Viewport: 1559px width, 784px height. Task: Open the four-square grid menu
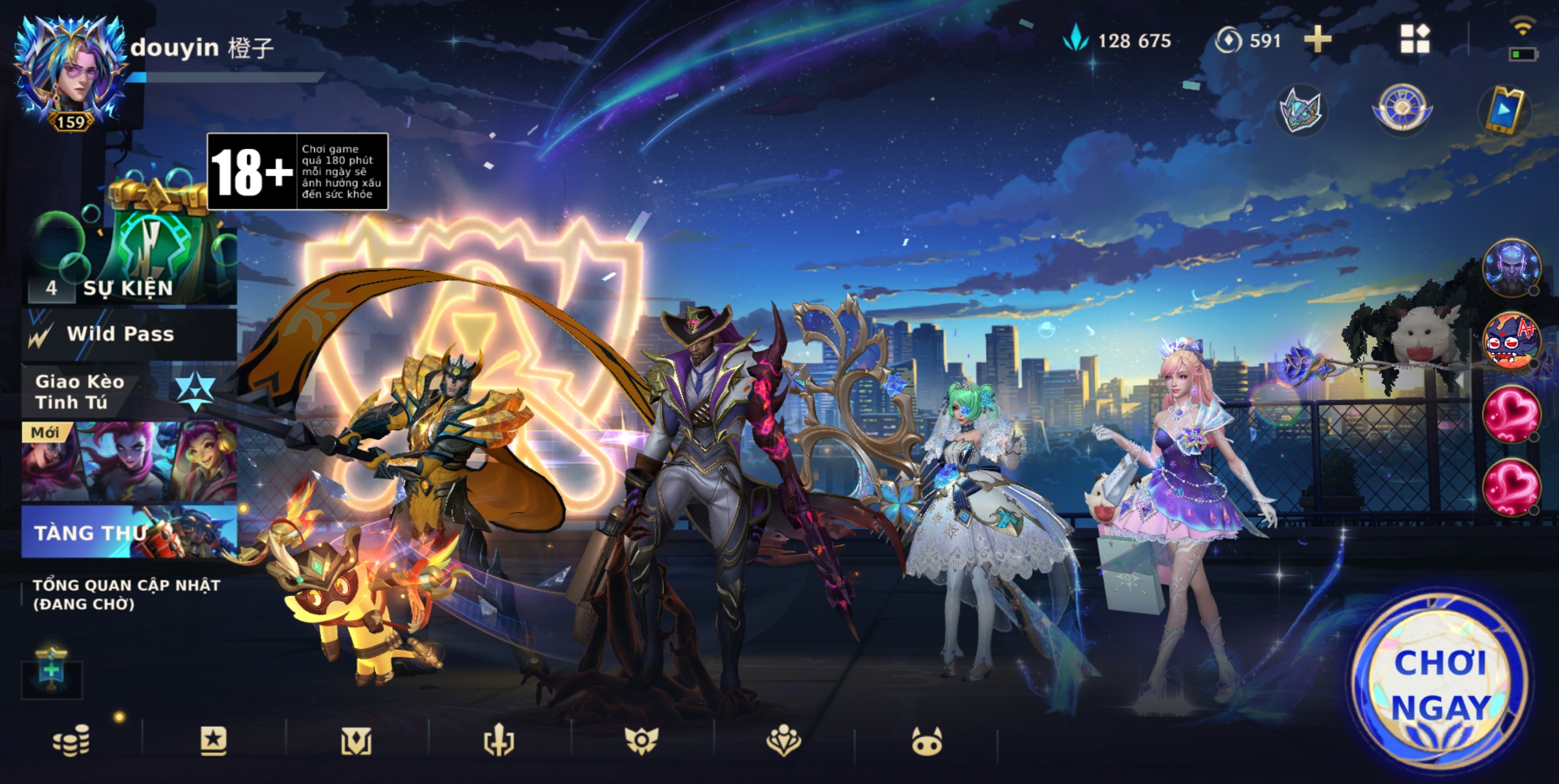pos(1415,40)
